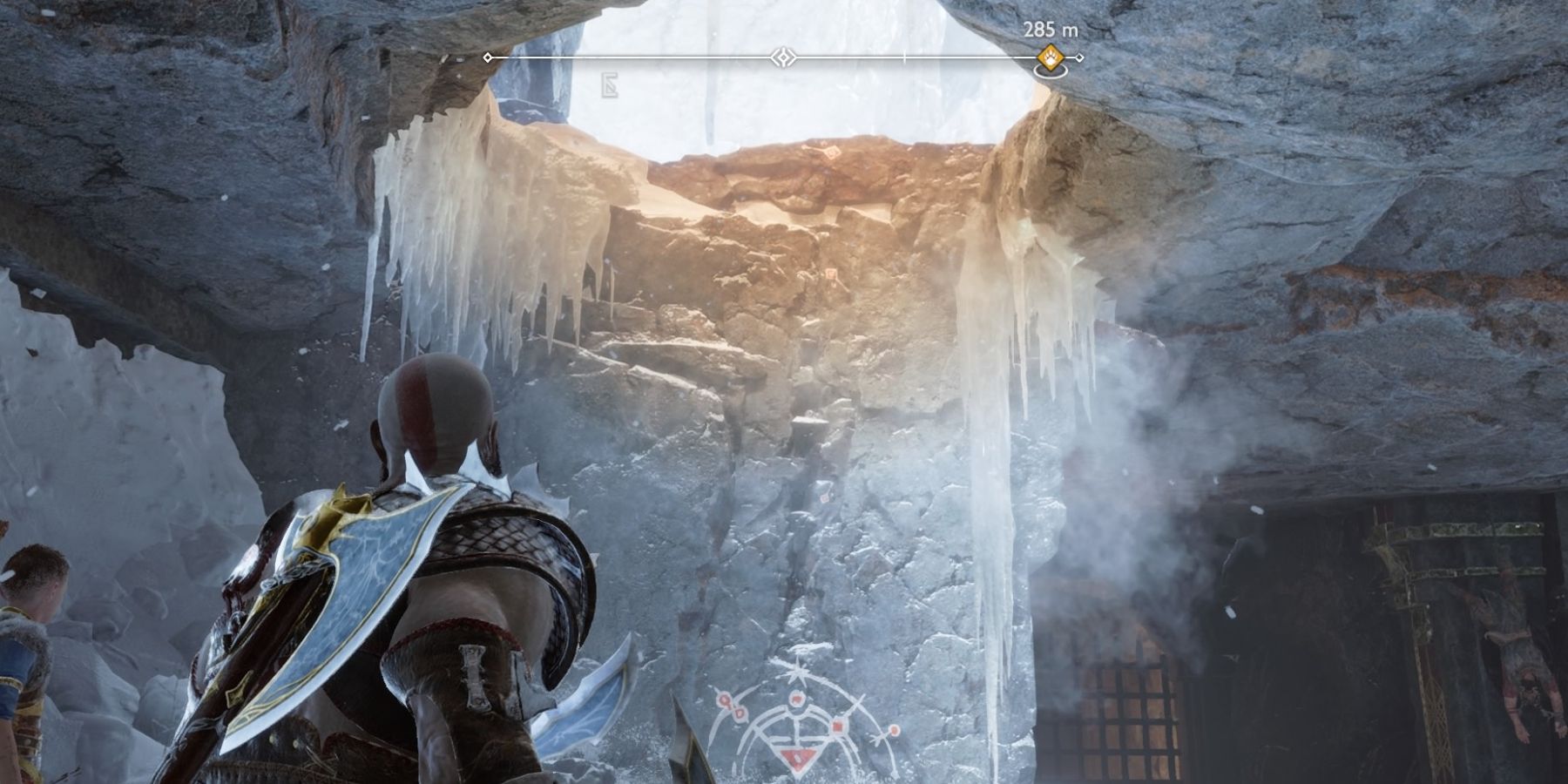1568x784 pixels.
Task: Select the starburst atop the painted sigil
Action: (797, 672)
